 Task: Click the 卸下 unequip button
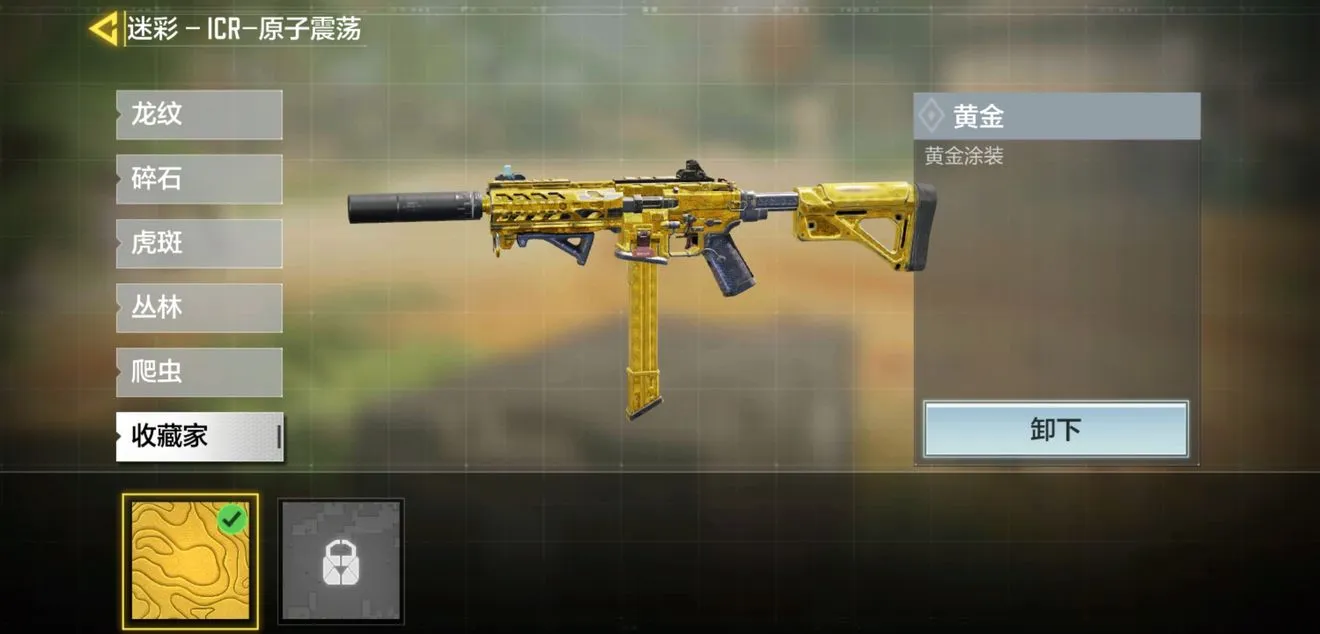(1055, 429)
